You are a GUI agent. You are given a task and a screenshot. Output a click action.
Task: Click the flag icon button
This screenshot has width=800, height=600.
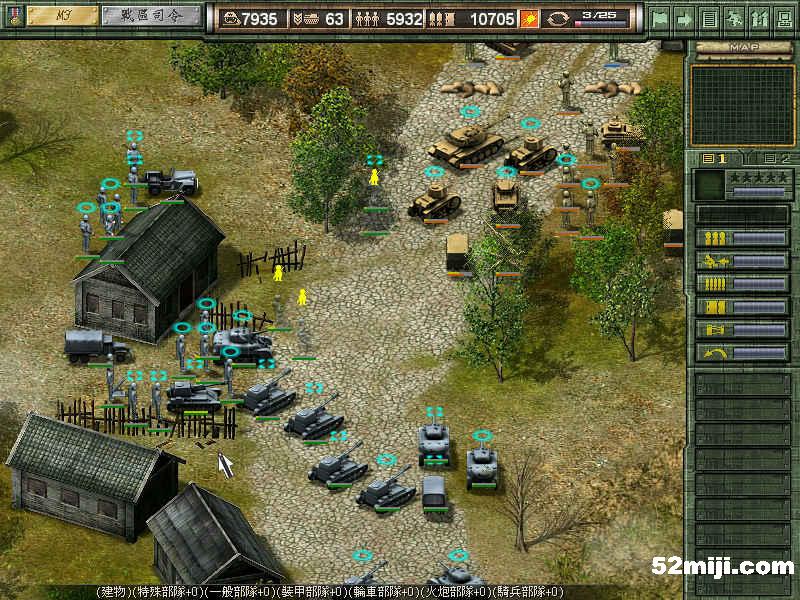(660, 18)
